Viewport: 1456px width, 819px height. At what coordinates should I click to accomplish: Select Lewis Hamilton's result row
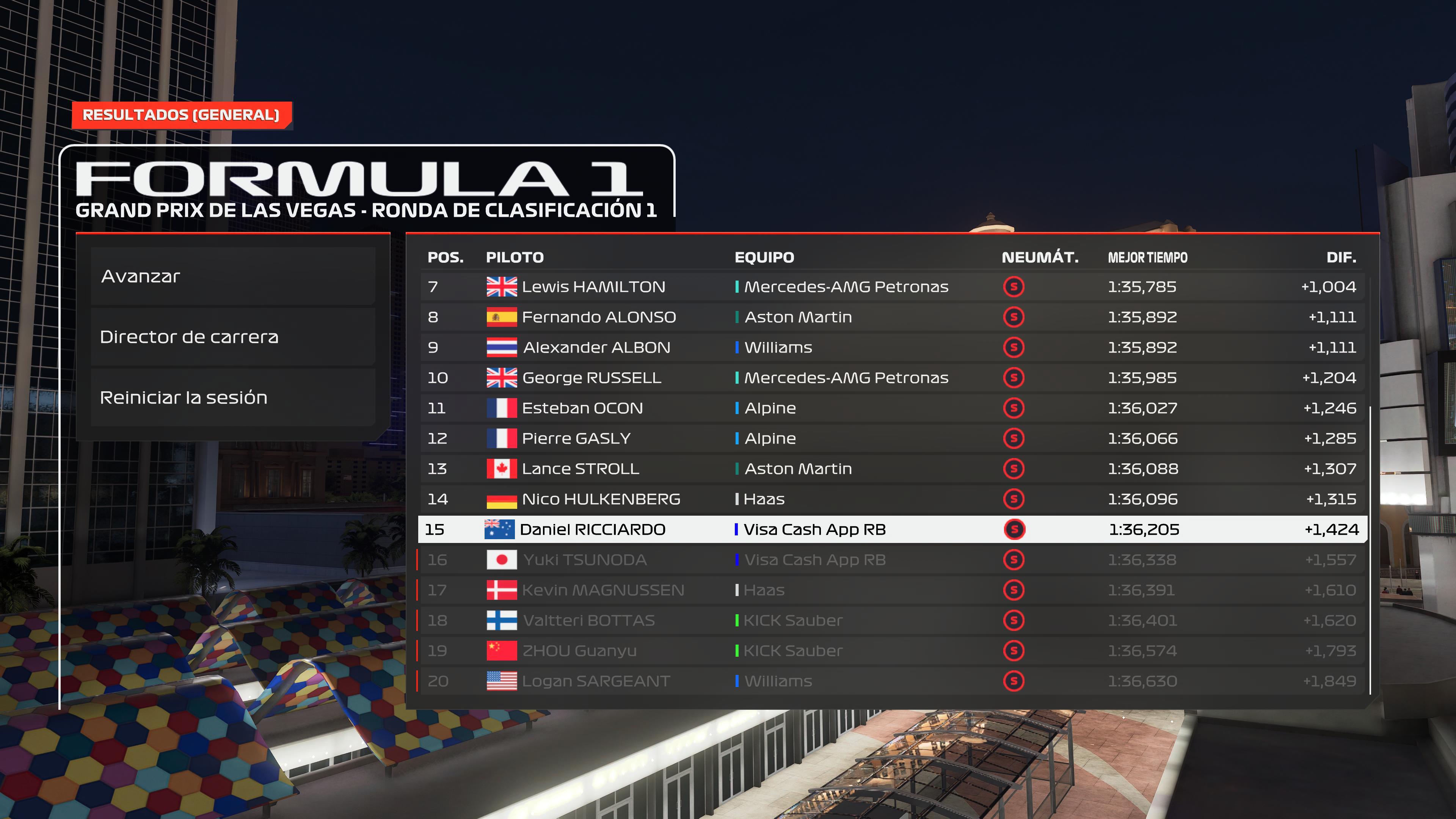[892, 287]
